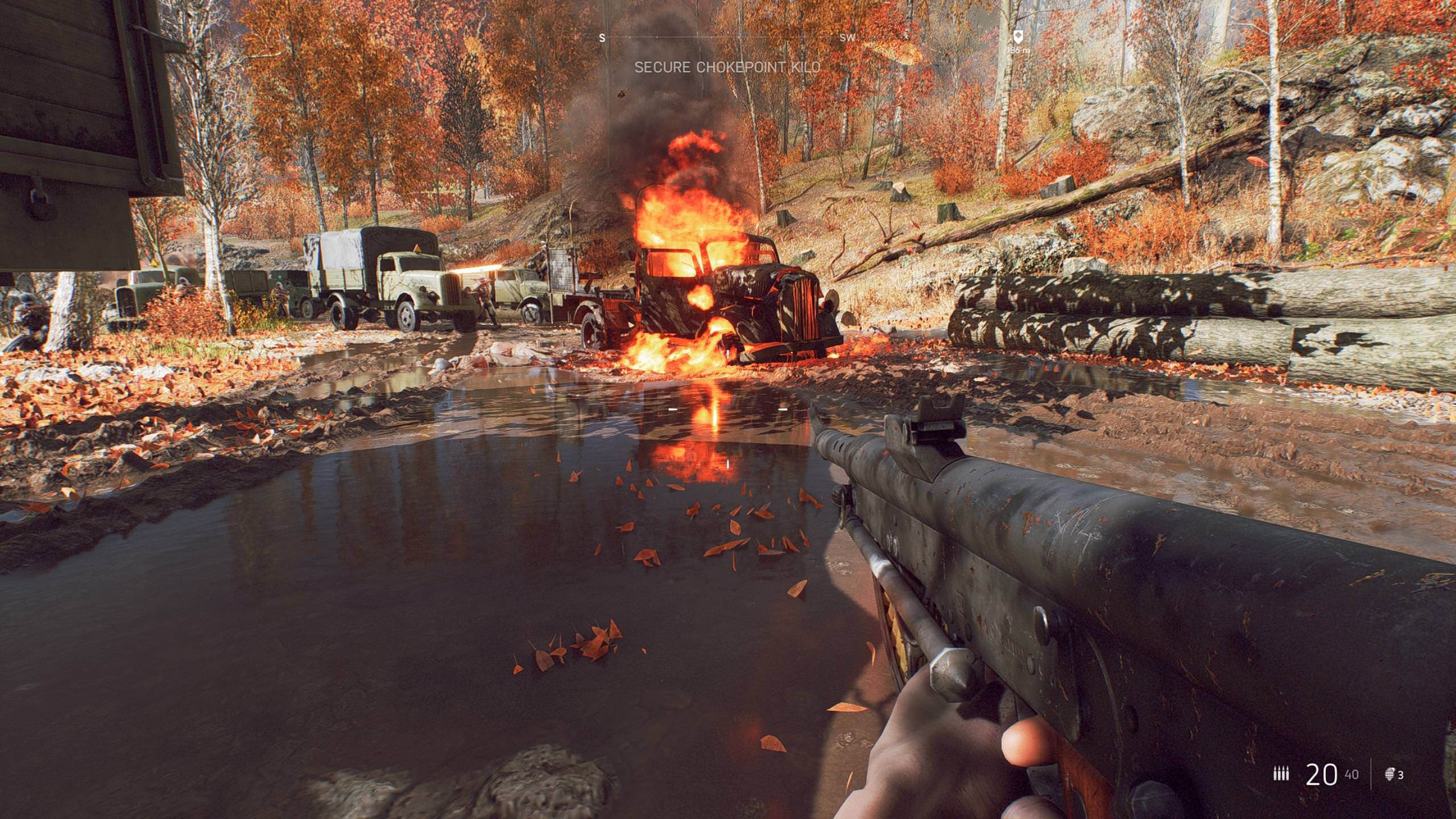Click the Secure Chokepoint Kilo objective text
Viewport: 1456px width, 819px height.
click(x=727, y=68)
